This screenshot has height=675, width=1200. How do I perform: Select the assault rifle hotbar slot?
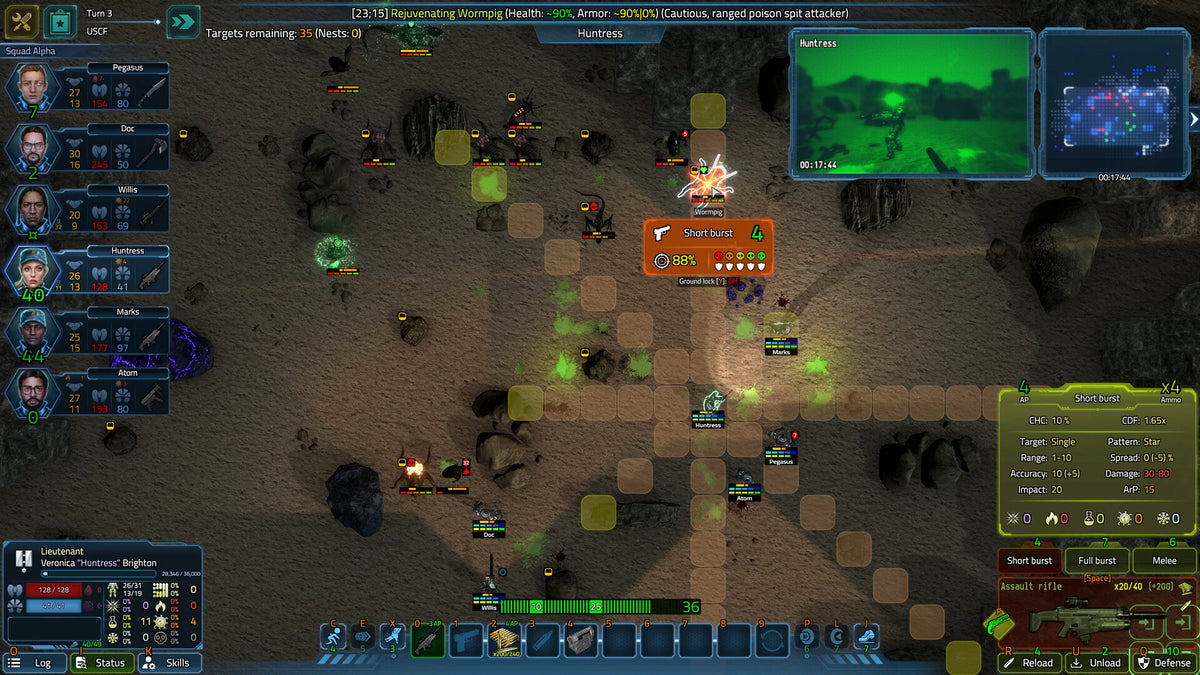pyautogui.click(x=428, y=639)
